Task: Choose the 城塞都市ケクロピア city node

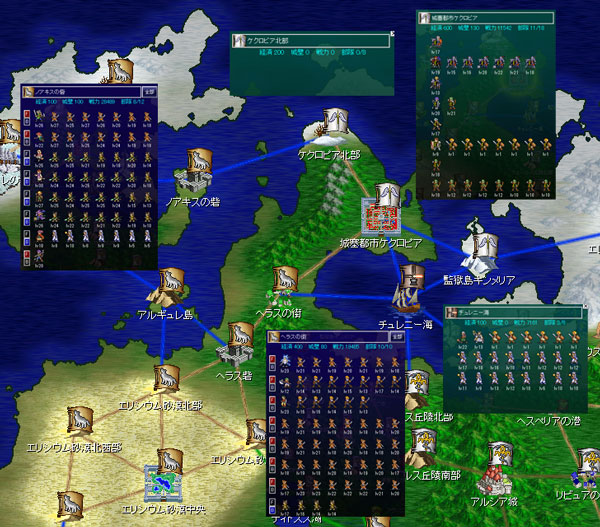Action: (383, 210)
